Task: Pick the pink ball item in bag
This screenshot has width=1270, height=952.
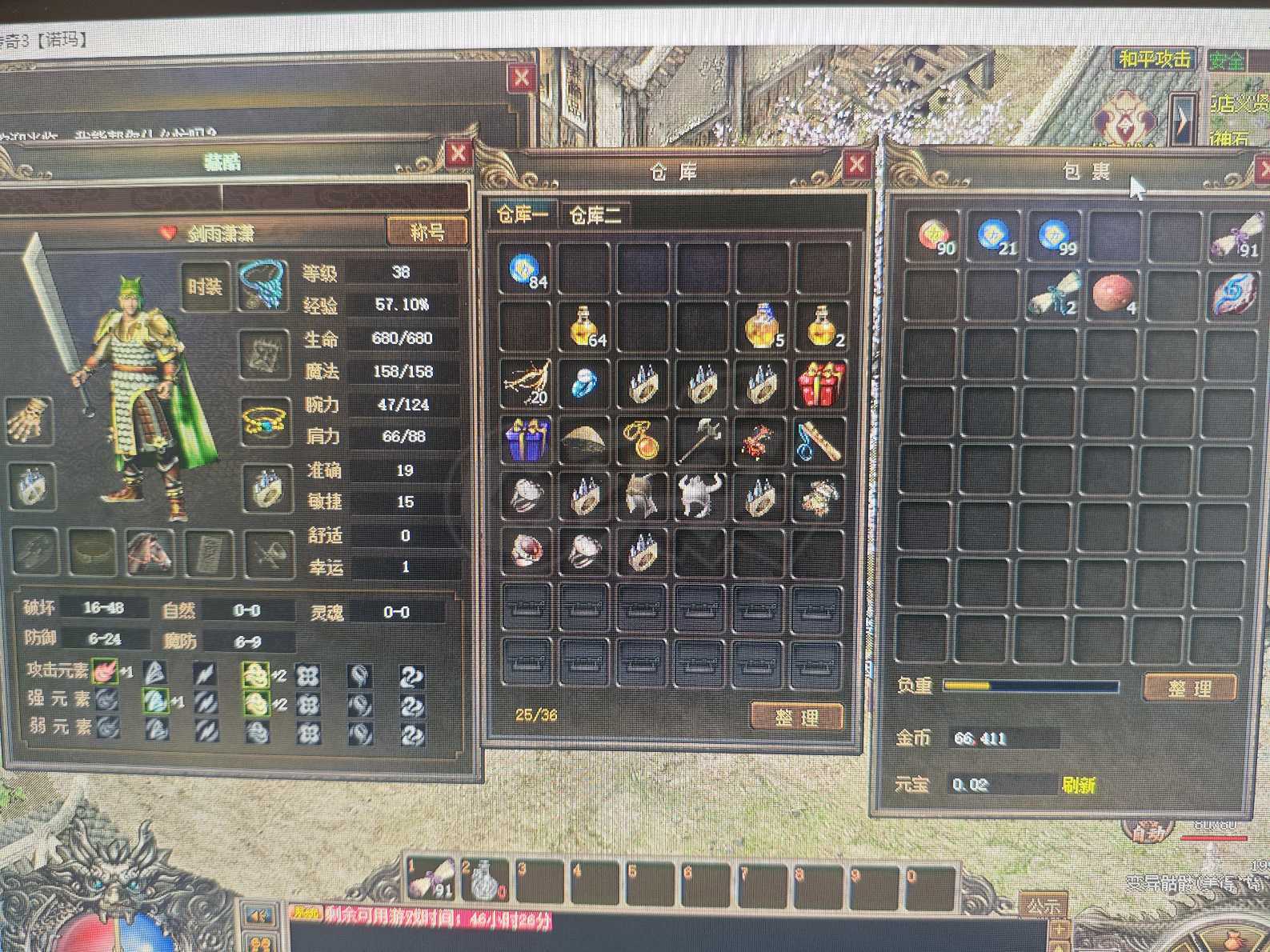Action: pos(1113,294)
